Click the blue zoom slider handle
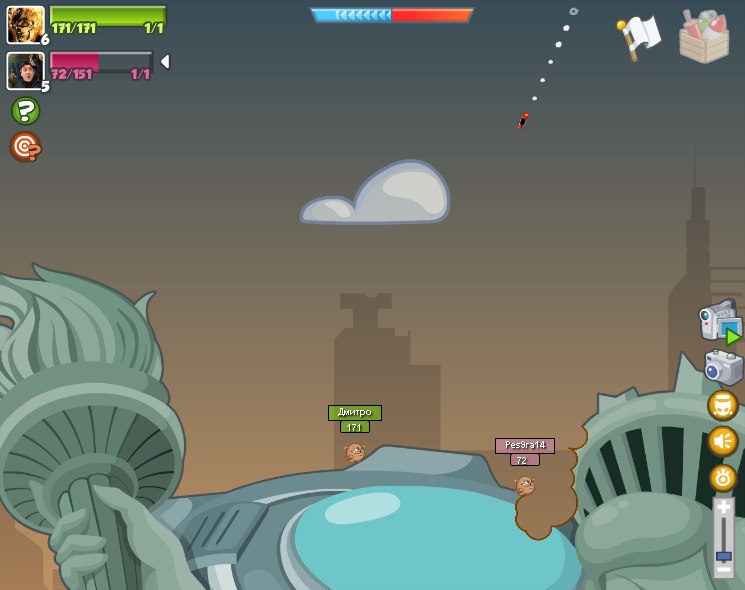The width and height of the screenshot is (745, 590). tap(723, 555)
